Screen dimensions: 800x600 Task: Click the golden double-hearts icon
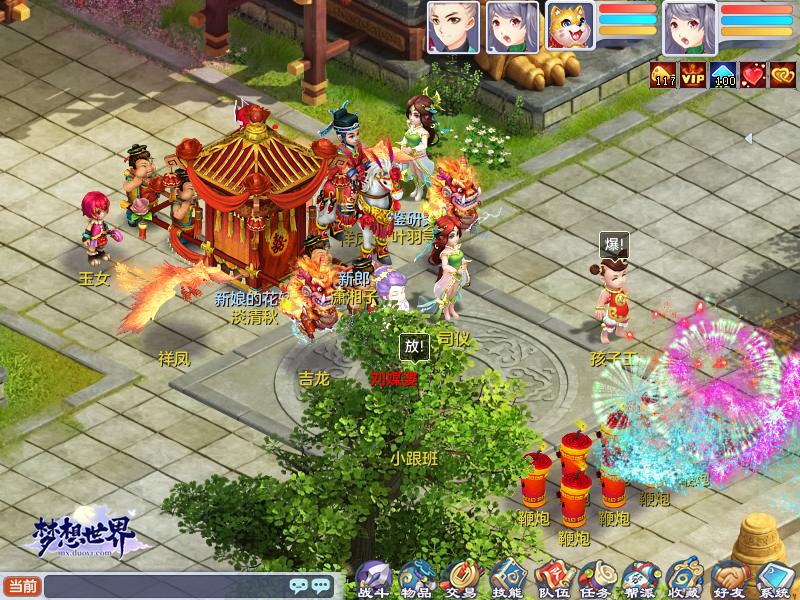coord(783,75)
